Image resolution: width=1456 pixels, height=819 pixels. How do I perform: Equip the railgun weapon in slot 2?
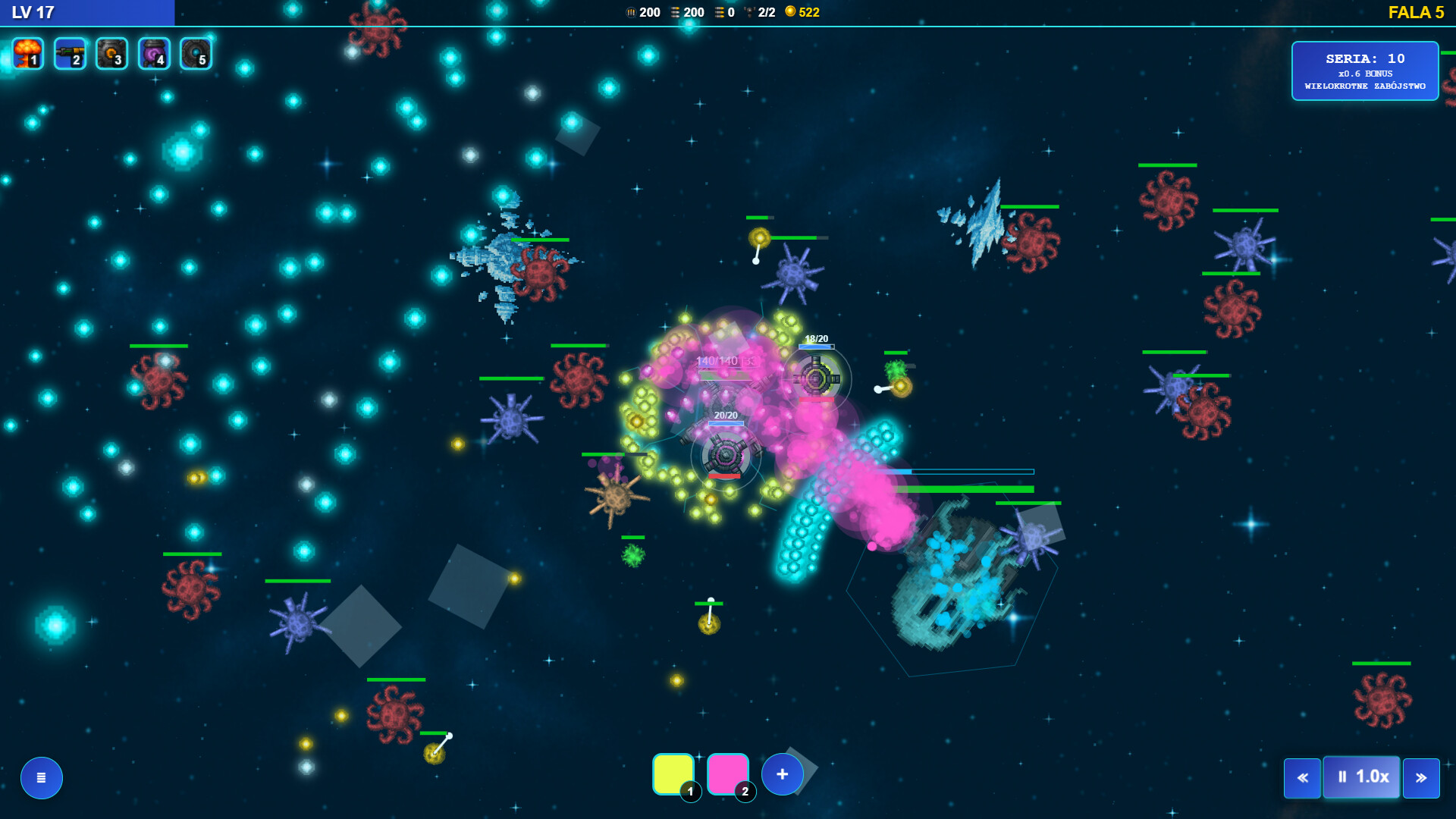[69, 53]
